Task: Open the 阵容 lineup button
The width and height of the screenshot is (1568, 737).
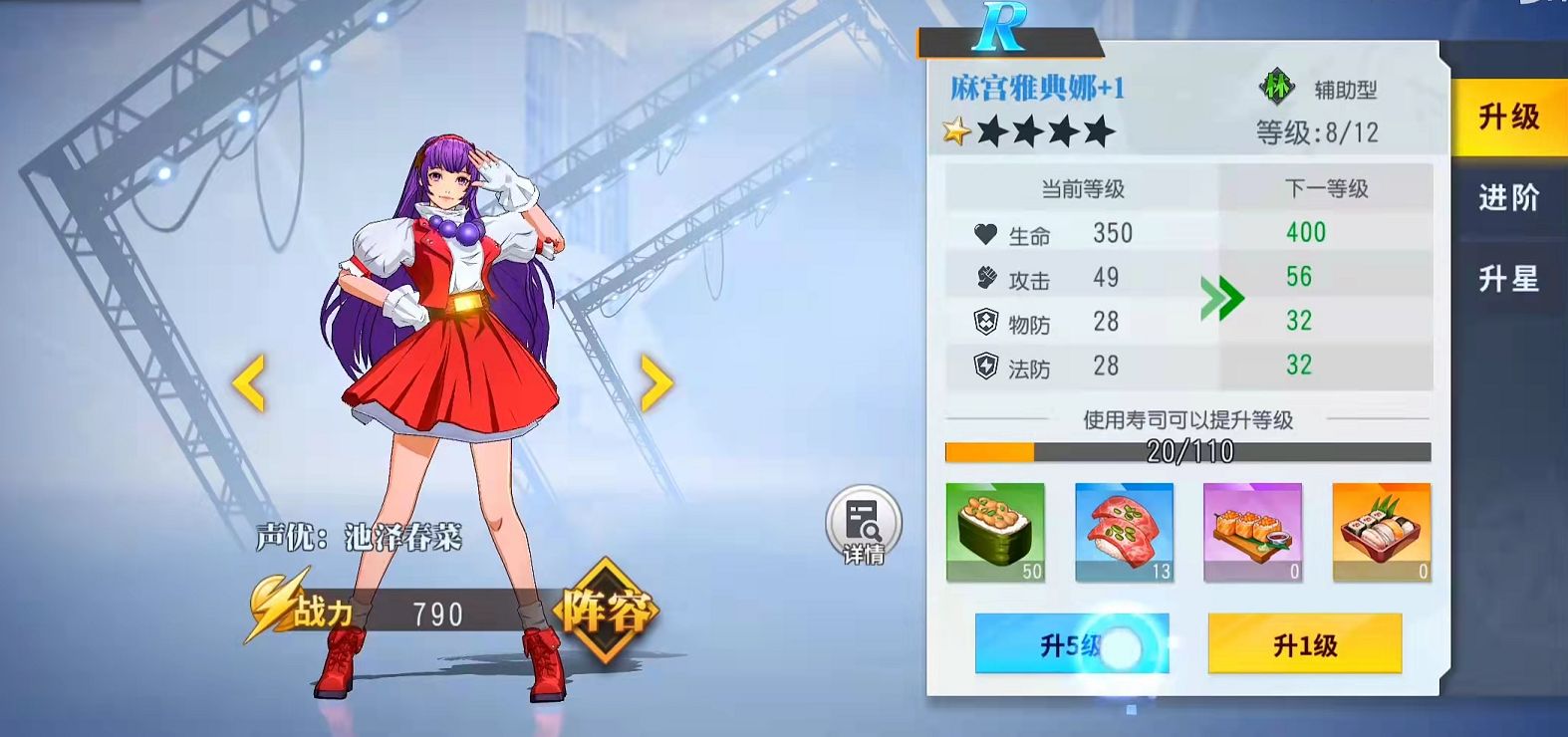Action: pyautogui.click(x=606, y=610)
